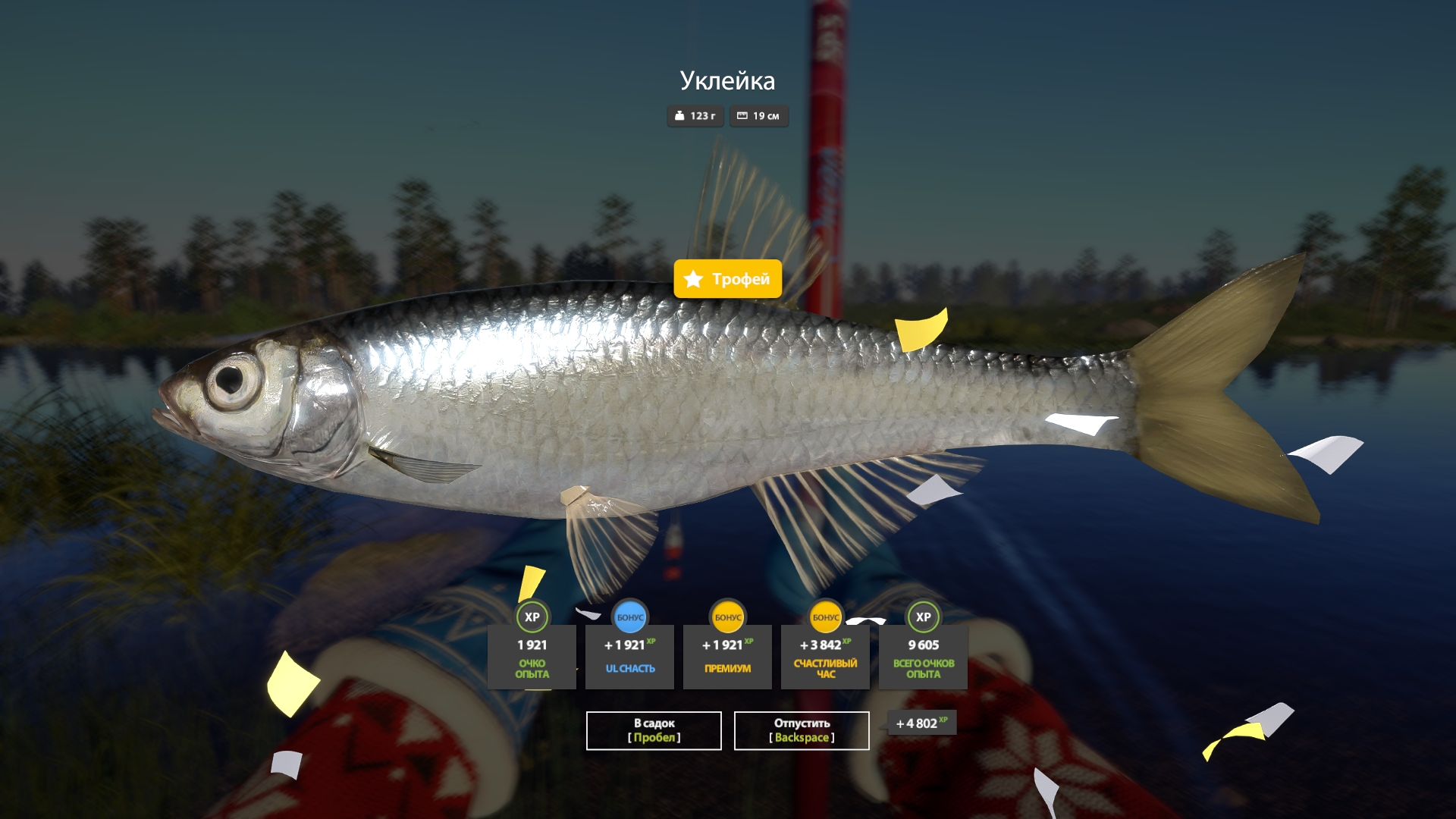Click the ruler icon showing 19 см
Viewport: 1456px width, 819px height.
tap(742, 117)
